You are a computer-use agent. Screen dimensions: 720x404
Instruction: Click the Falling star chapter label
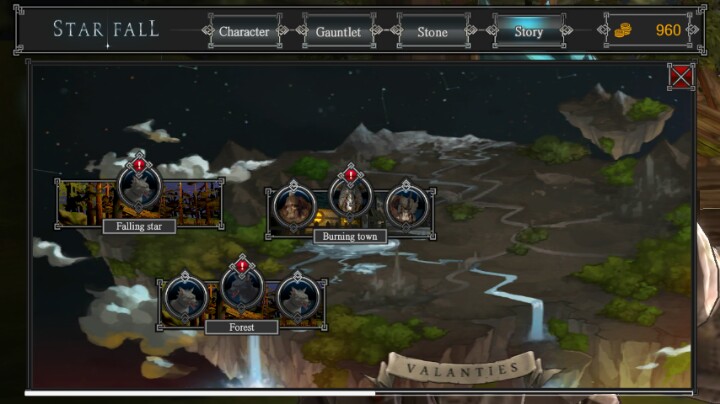tap(139, 226)
